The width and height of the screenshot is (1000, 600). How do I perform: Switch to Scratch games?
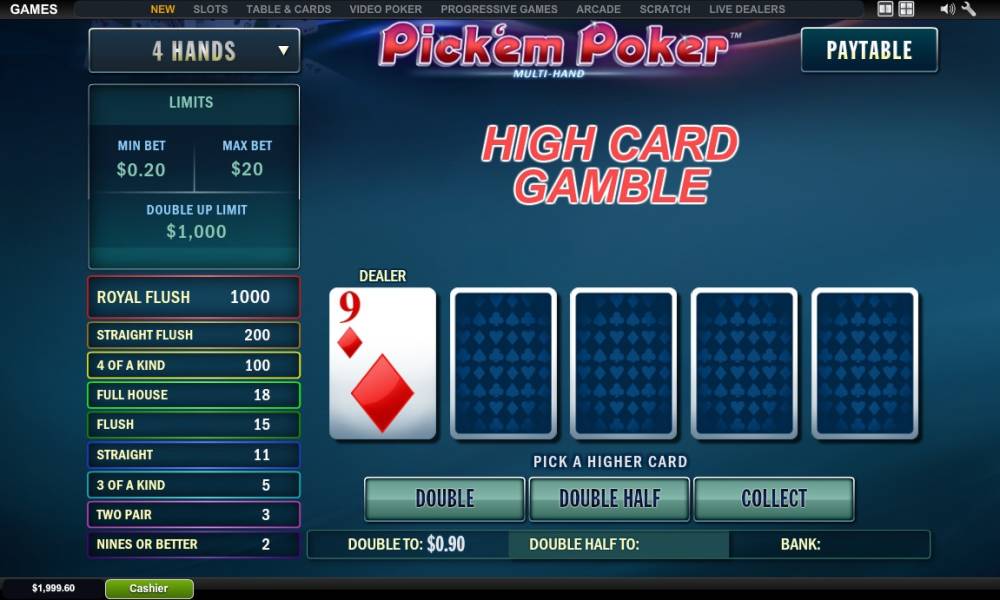665,9
